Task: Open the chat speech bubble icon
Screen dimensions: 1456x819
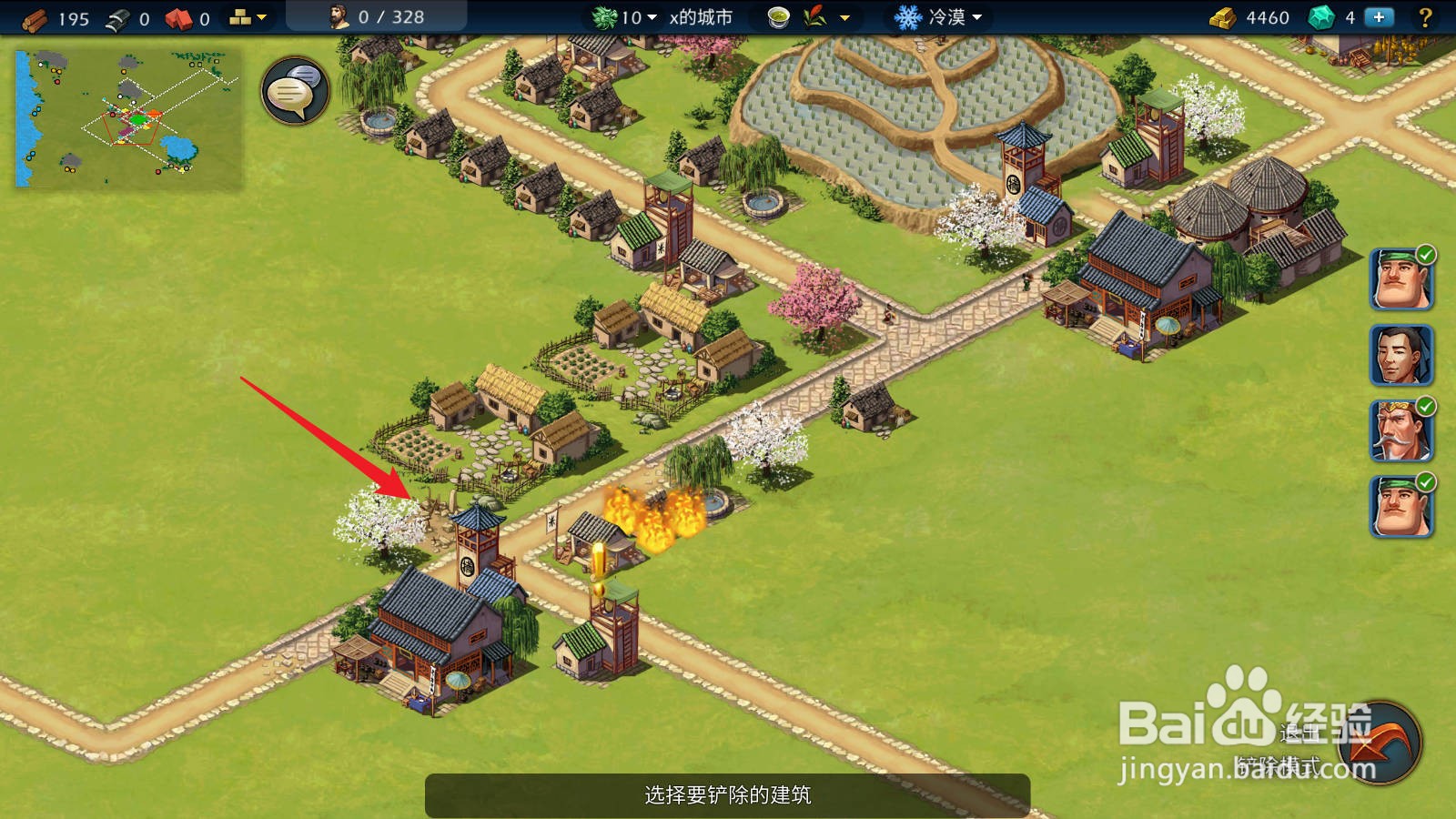Action: (293, 91)
